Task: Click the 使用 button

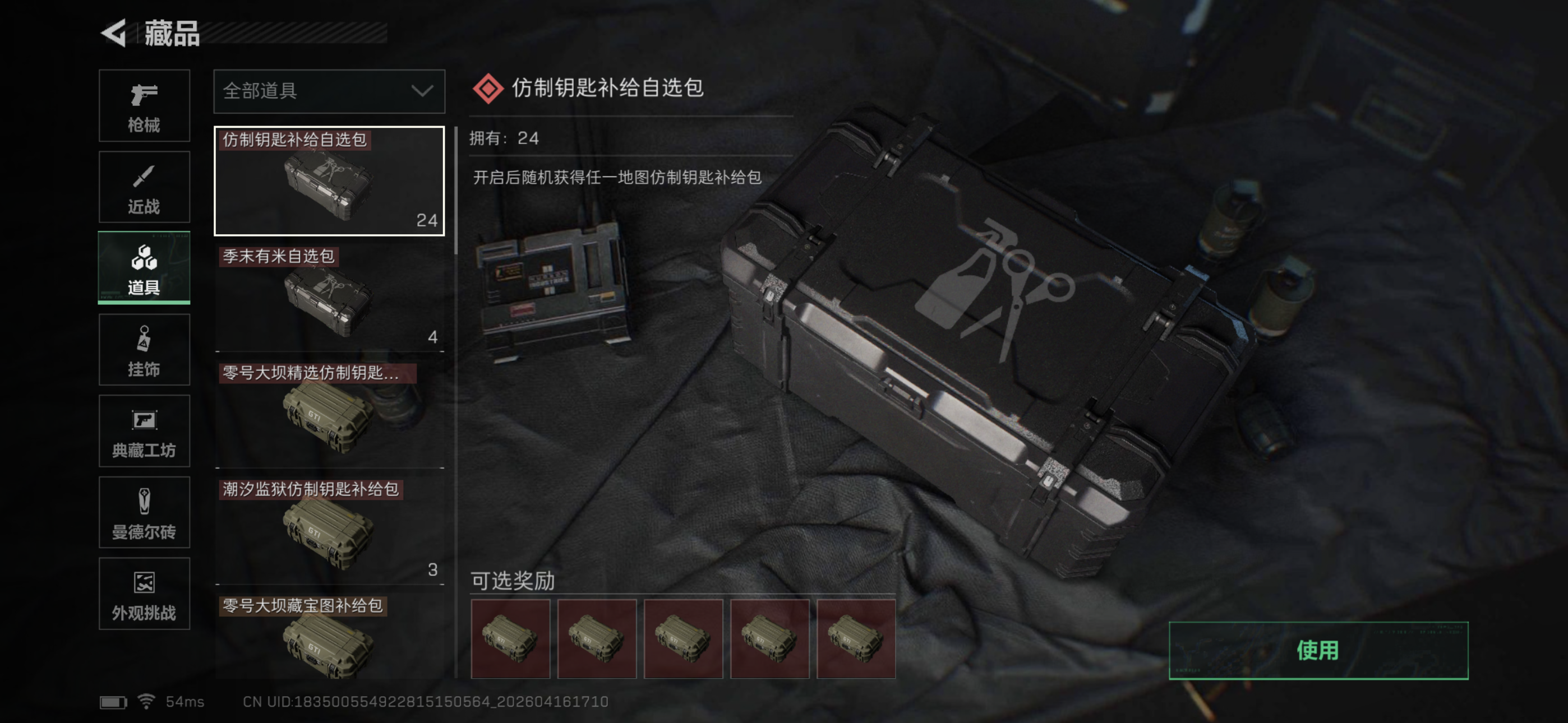Action: click(1318, 650)
